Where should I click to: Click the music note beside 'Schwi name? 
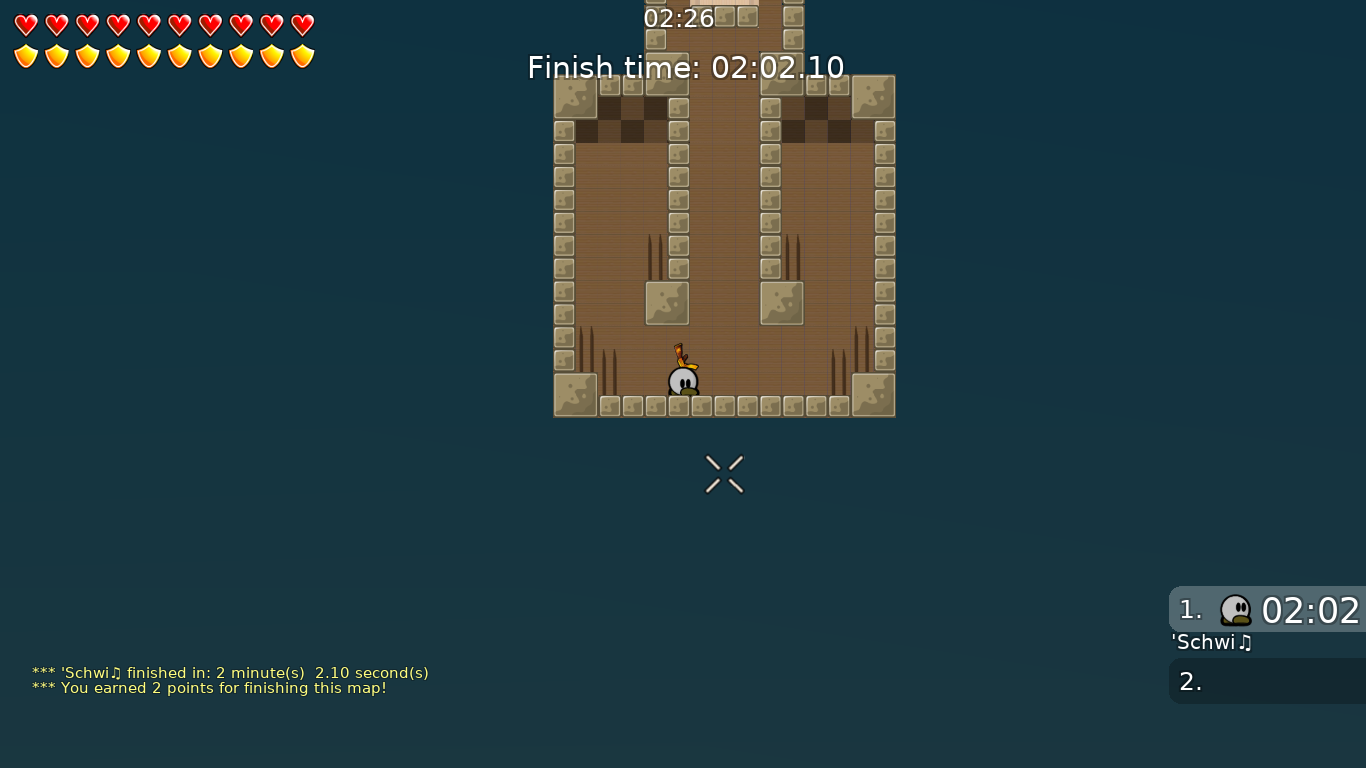(x=1245, y=643)
